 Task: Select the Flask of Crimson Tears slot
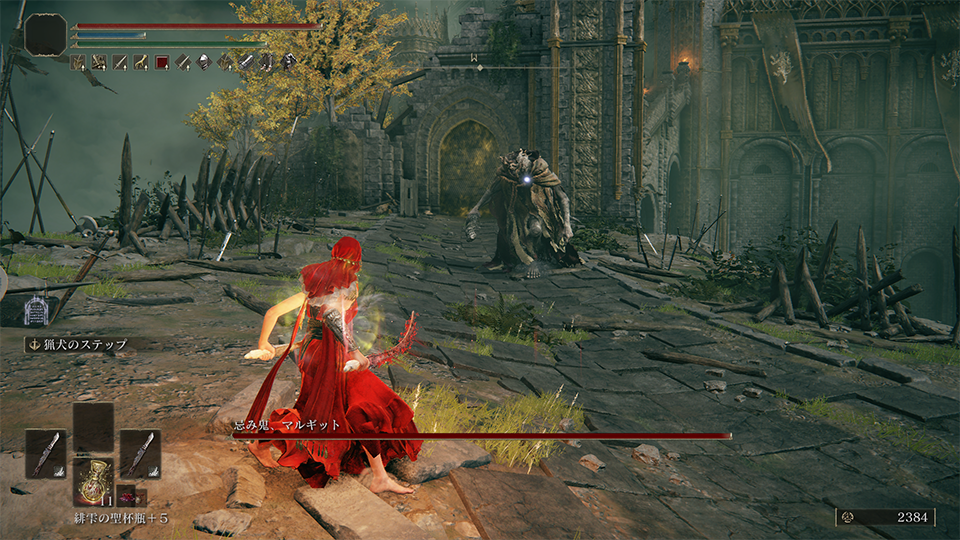click(93, 482)
